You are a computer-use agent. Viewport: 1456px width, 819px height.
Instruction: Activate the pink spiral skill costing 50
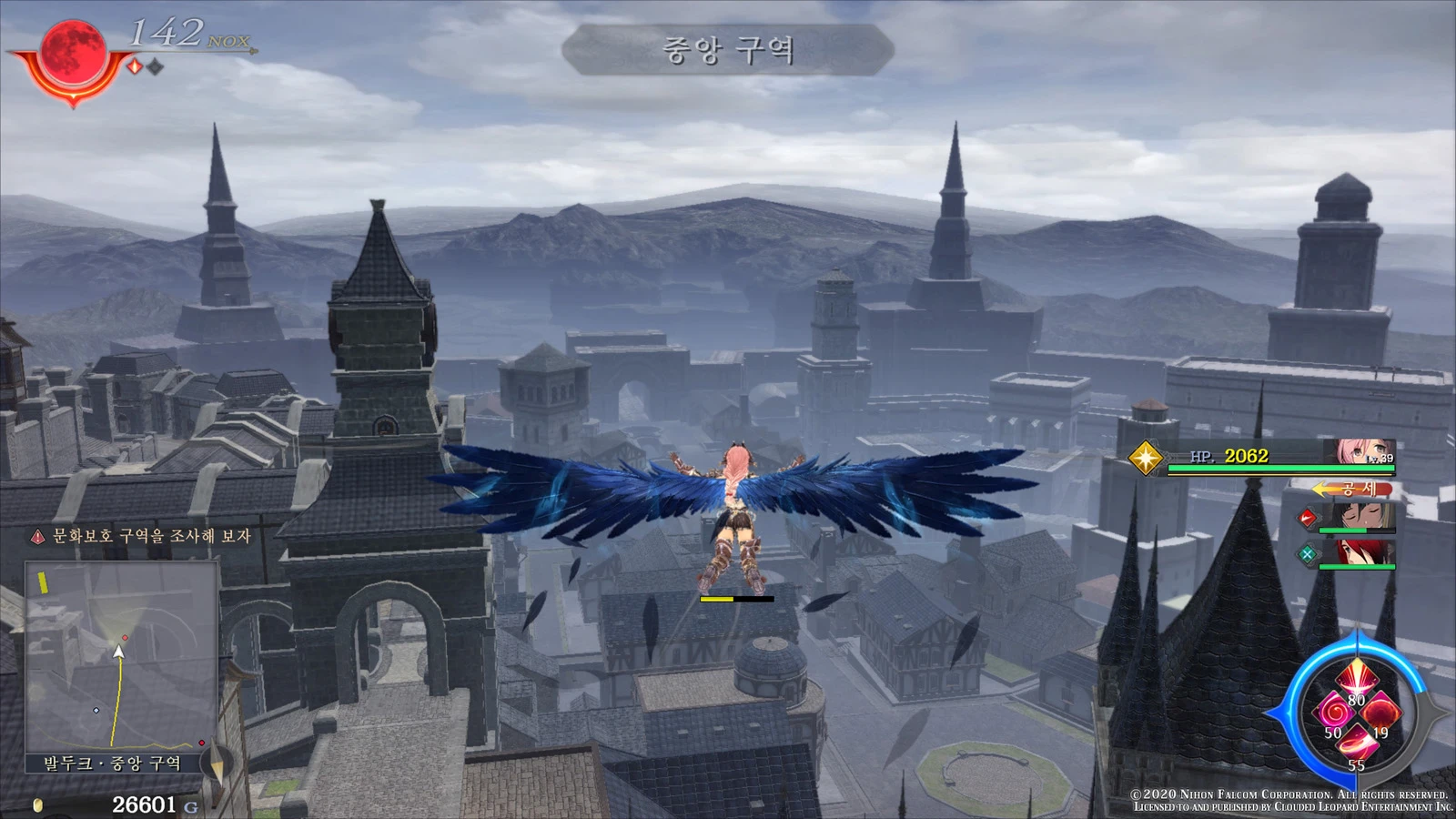point(1333,712)
